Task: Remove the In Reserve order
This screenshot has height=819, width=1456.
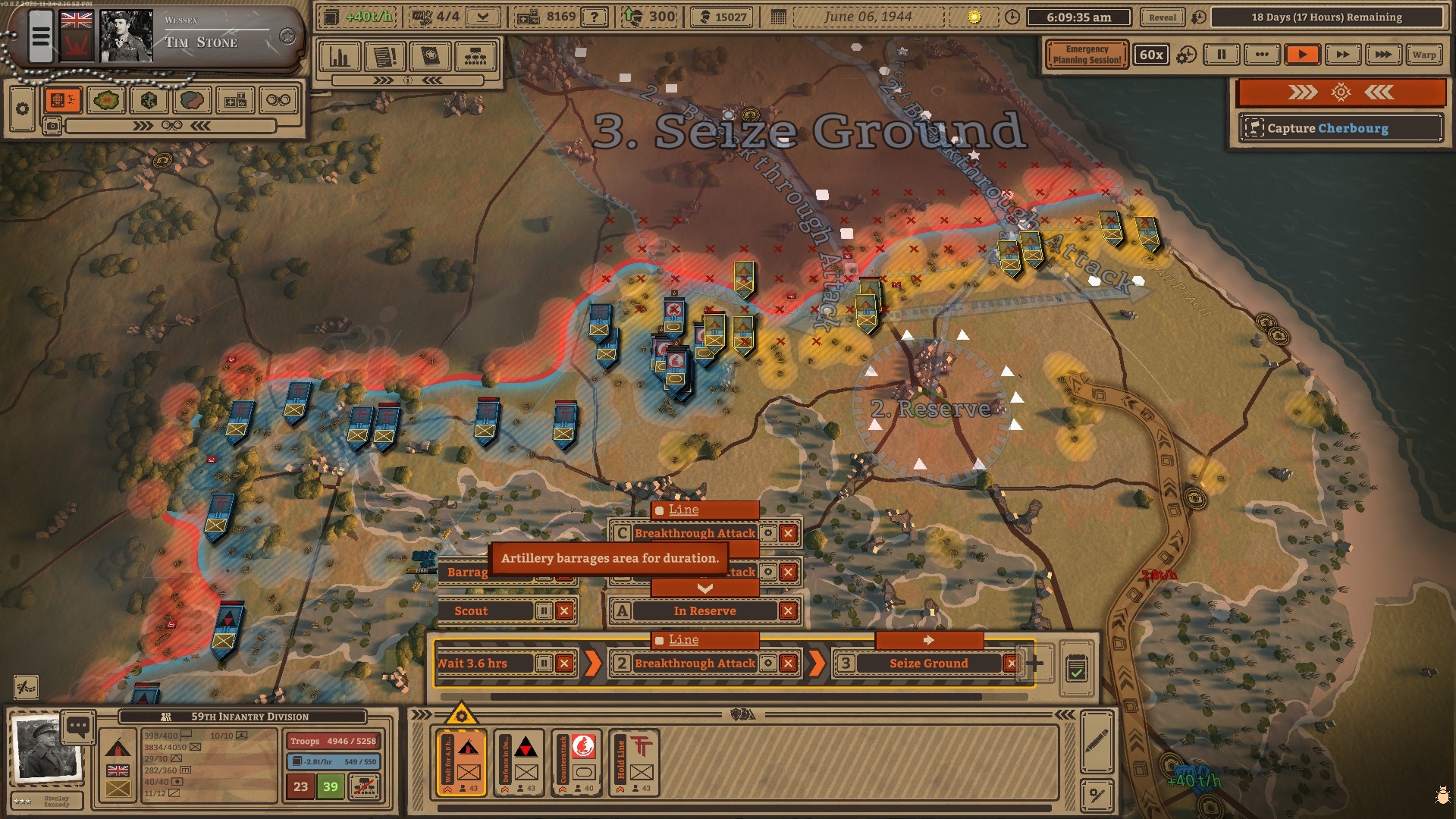Action: pyautogui.click(x=788, y=611)
